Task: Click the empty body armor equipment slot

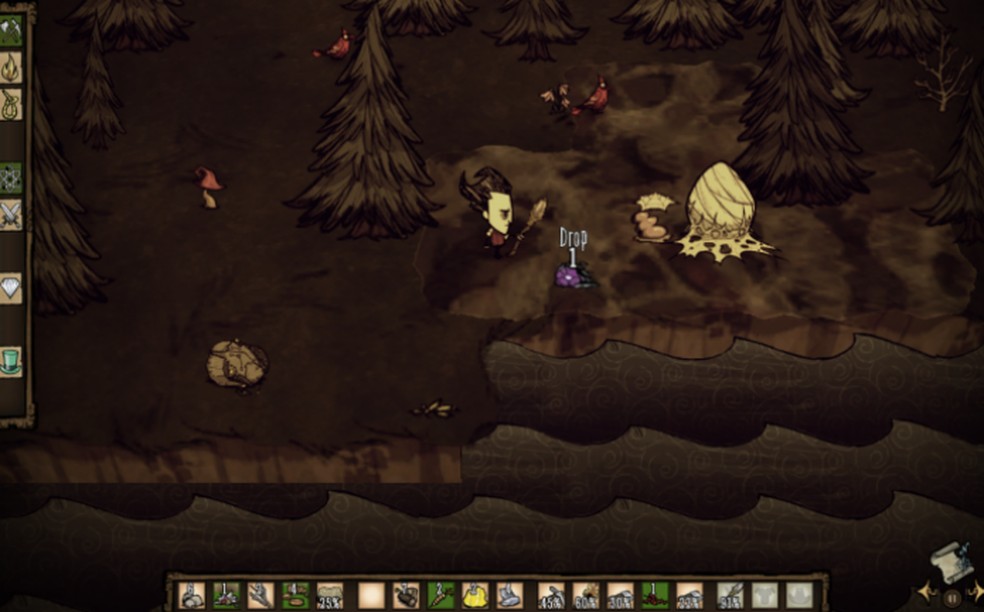Action: (765, 596)
